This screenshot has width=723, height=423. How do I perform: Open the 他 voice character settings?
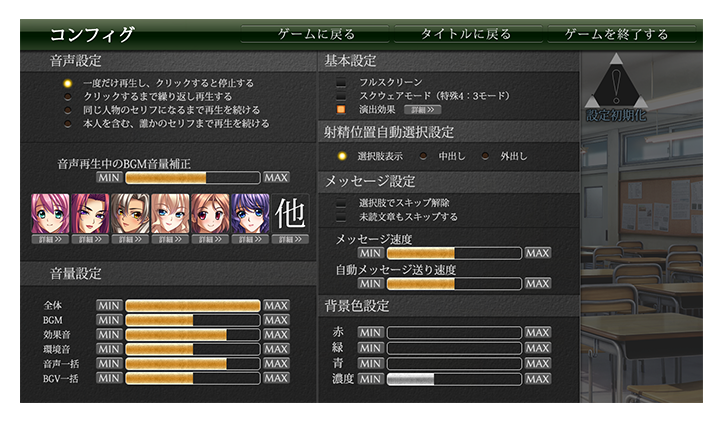click(290, 216)
